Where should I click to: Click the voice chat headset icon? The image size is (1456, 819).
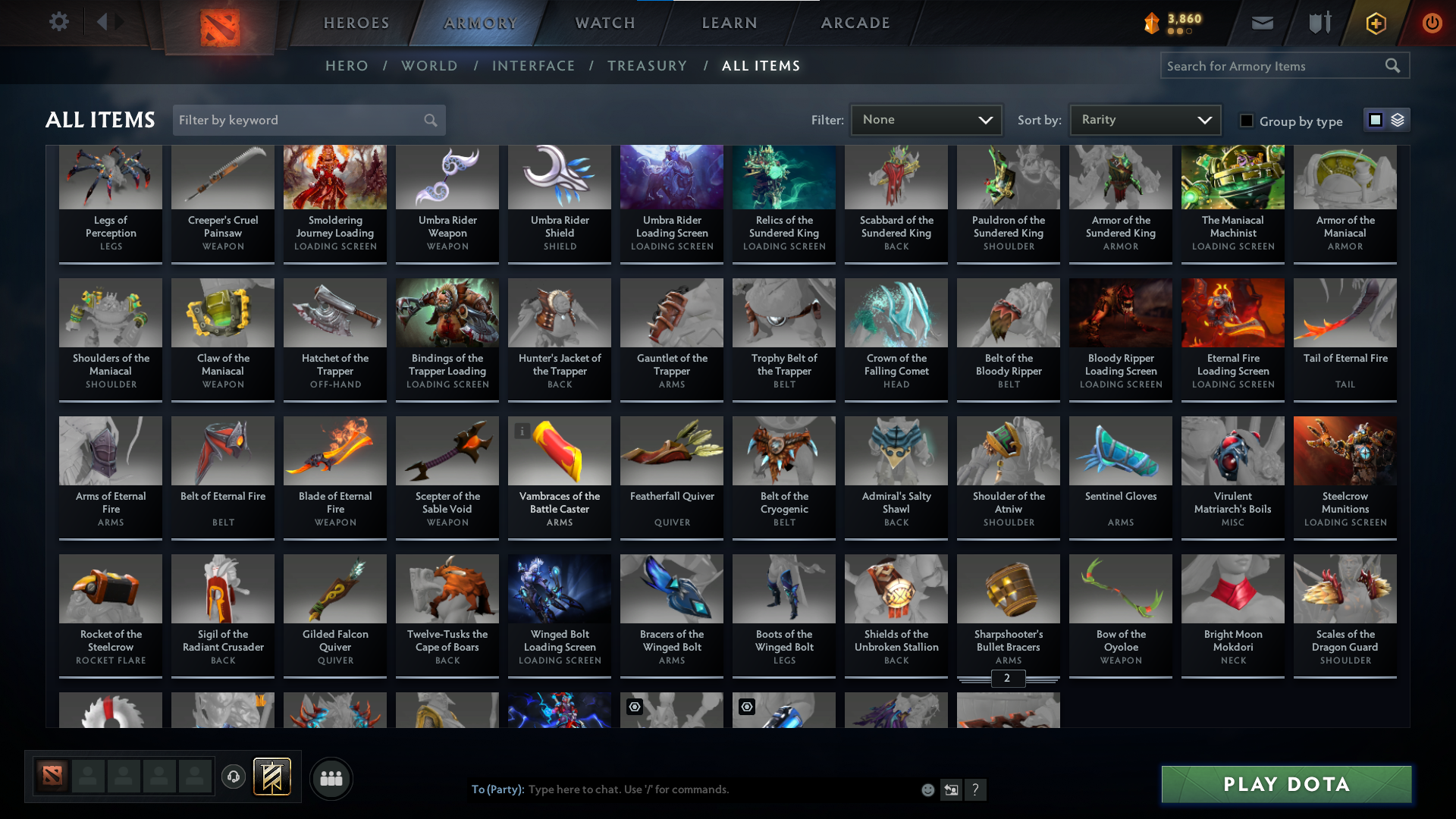click(x=233, y=777)
